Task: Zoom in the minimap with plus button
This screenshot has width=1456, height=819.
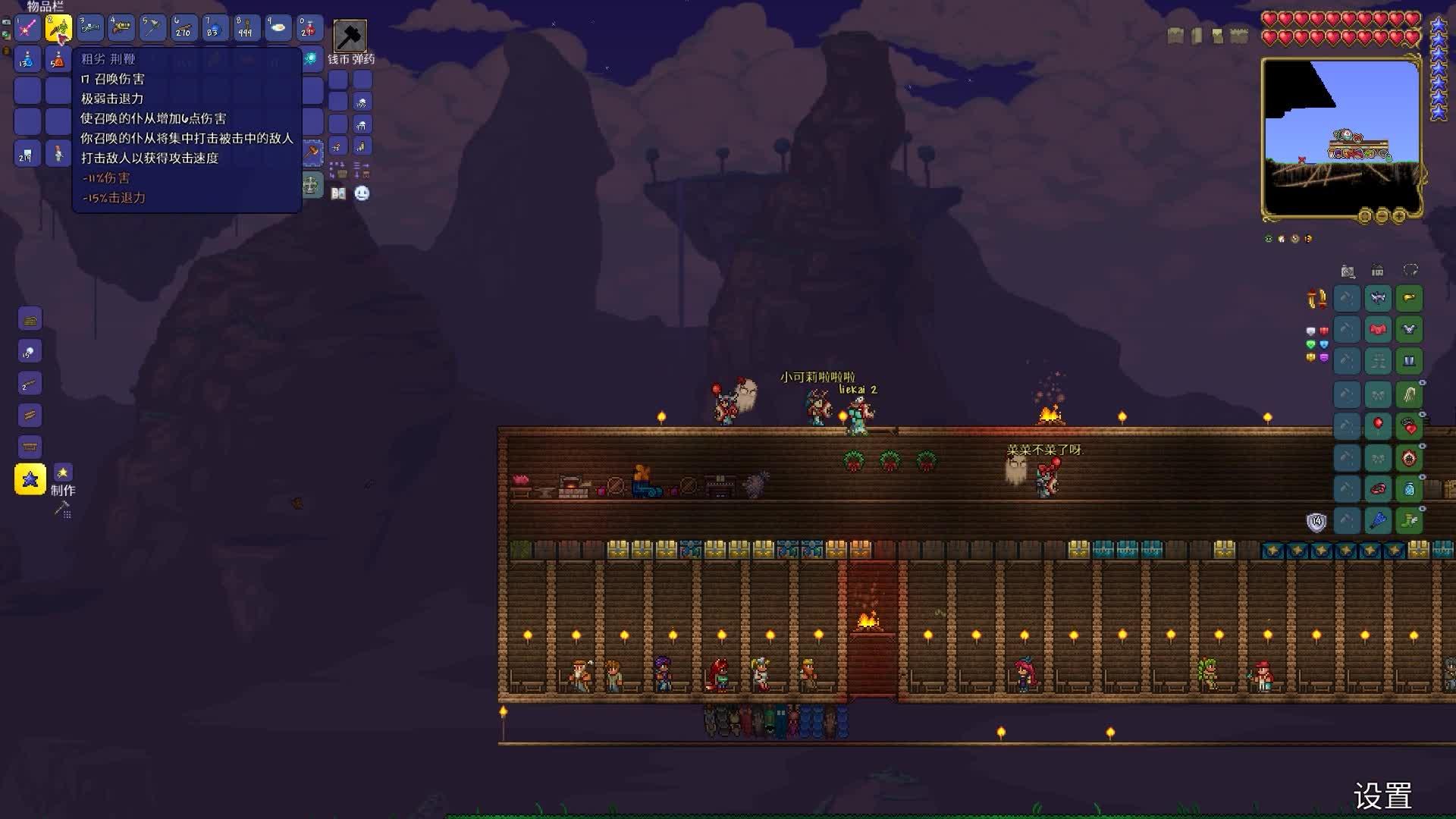Action: click(1399, 216)
